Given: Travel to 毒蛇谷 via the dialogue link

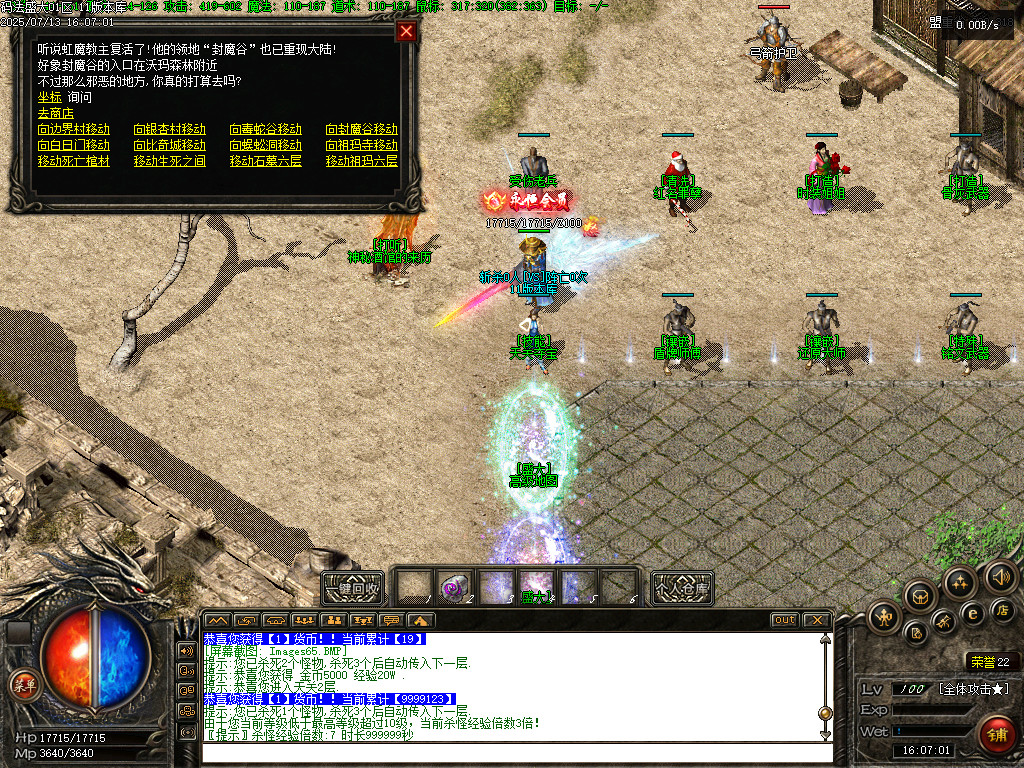Looking at the screenshot, I should coord(266,129).
